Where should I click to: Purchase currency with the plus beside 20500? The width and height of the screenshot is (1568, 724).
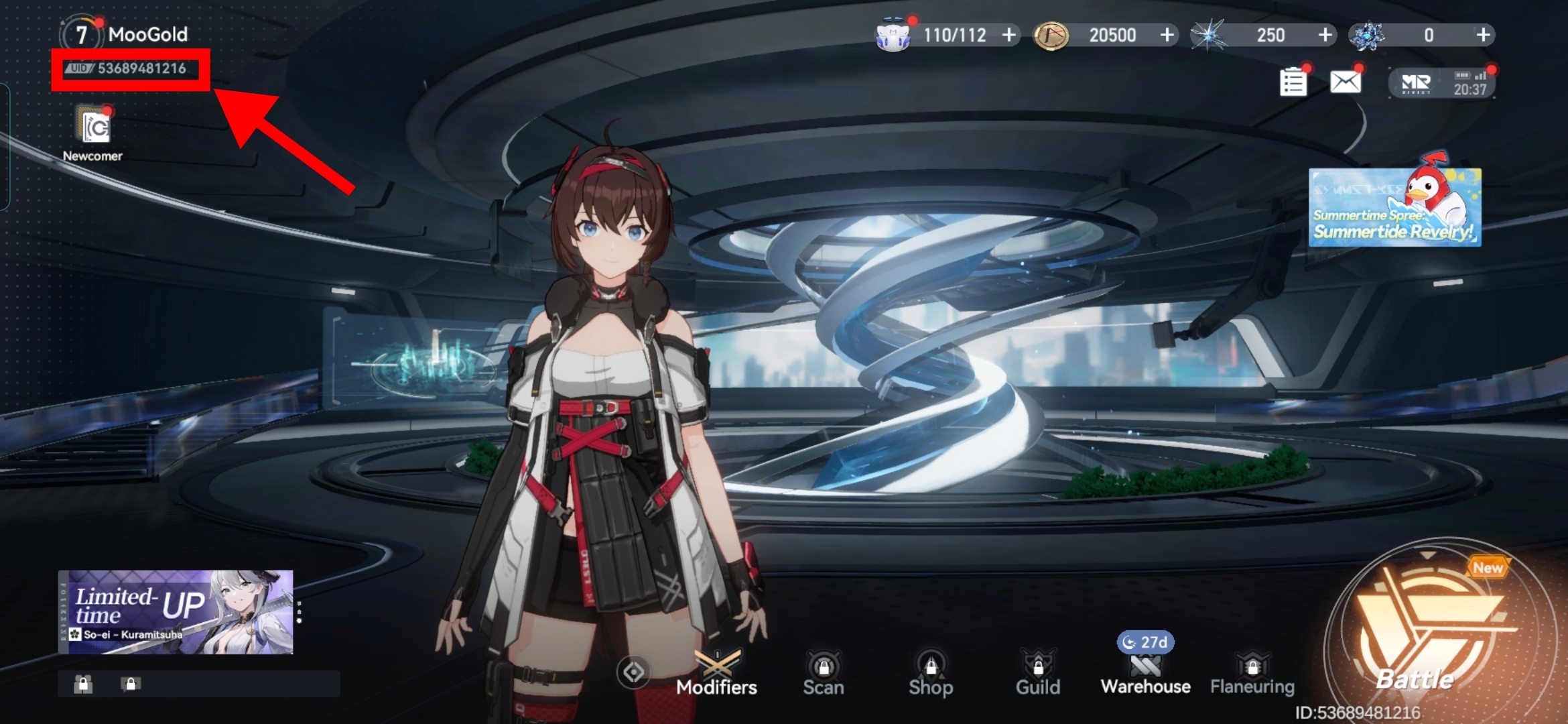pyautogui.click(x=1168, y=35)
